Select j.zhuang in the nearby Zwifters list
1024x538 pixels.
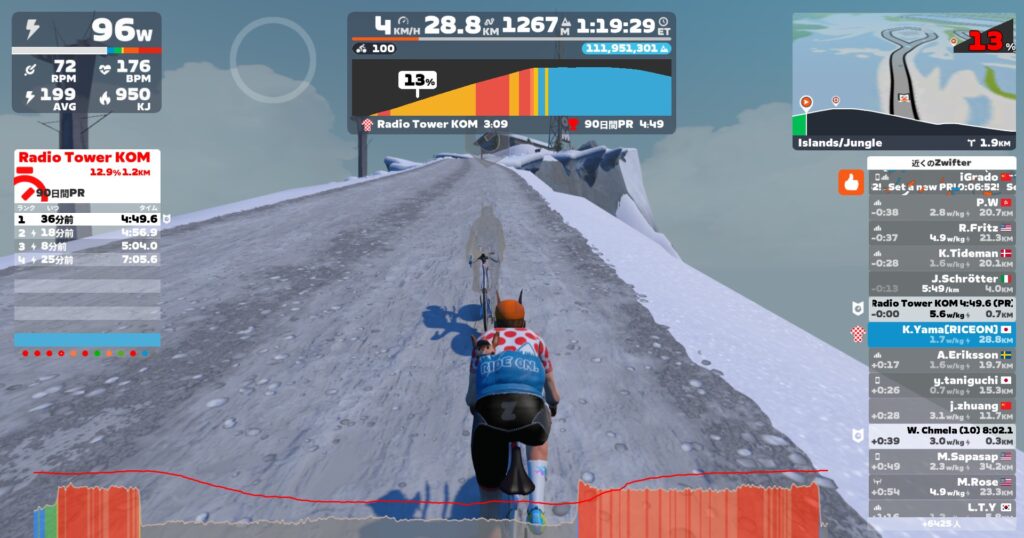940,410
